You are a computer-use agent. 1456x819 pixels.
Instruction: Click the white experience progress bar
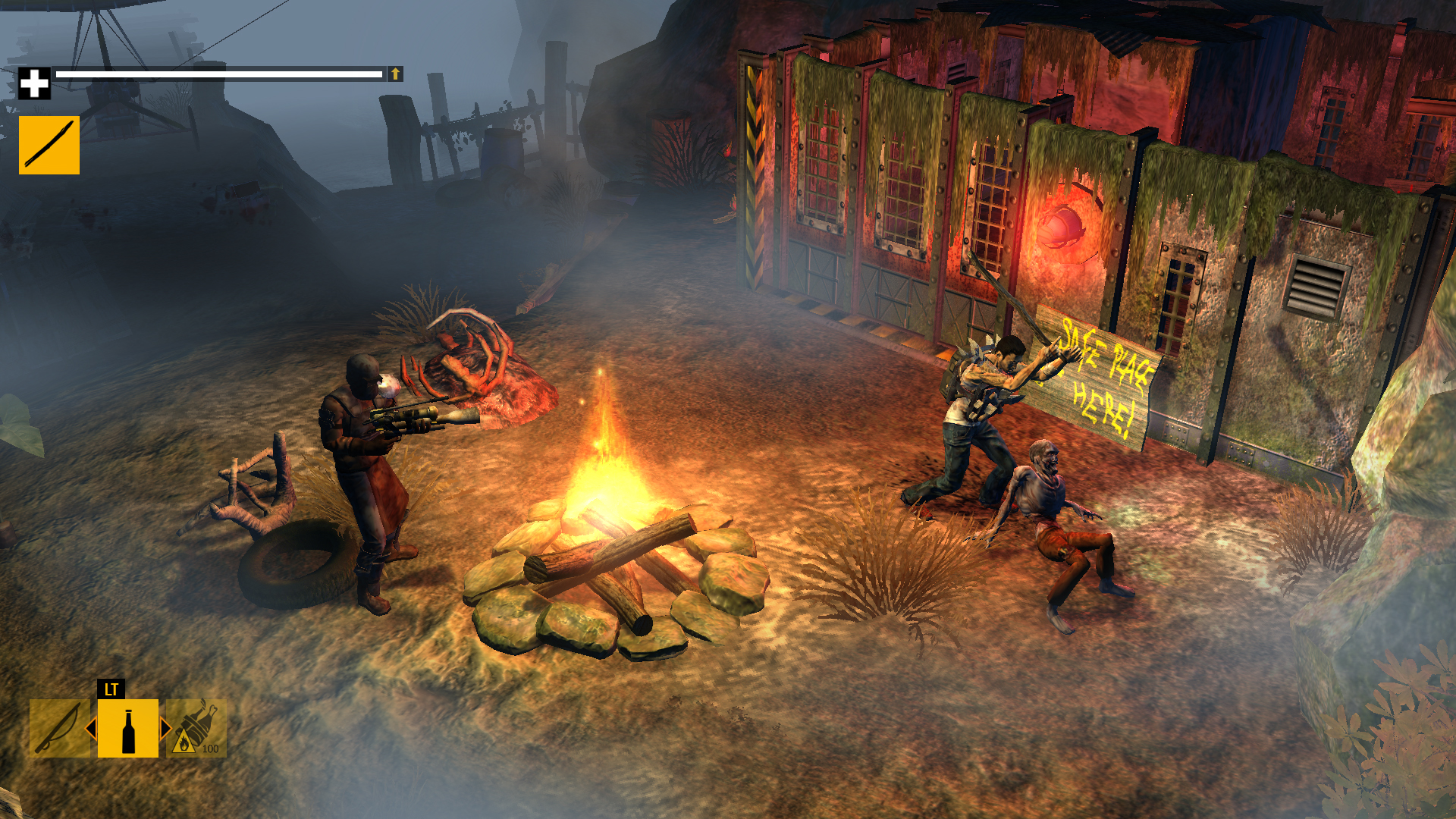(220, 74)
